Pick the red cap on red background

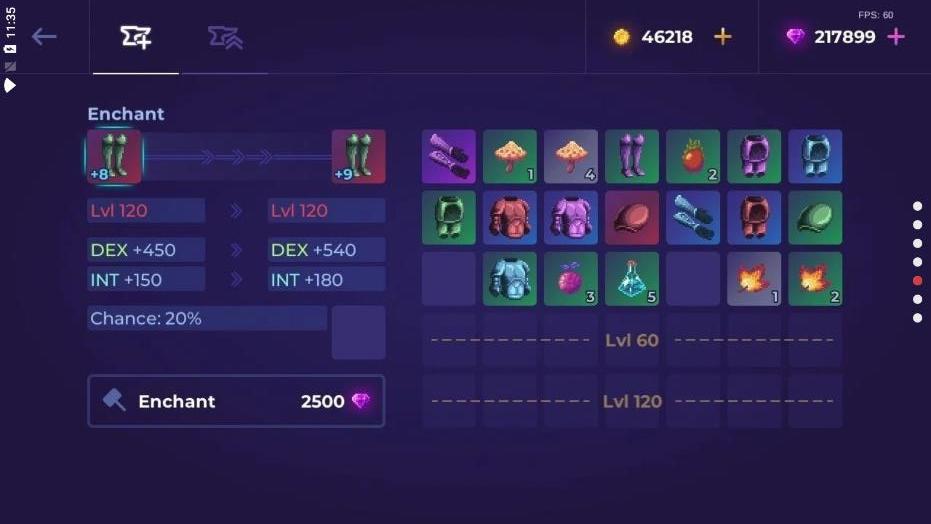point(632,218)
